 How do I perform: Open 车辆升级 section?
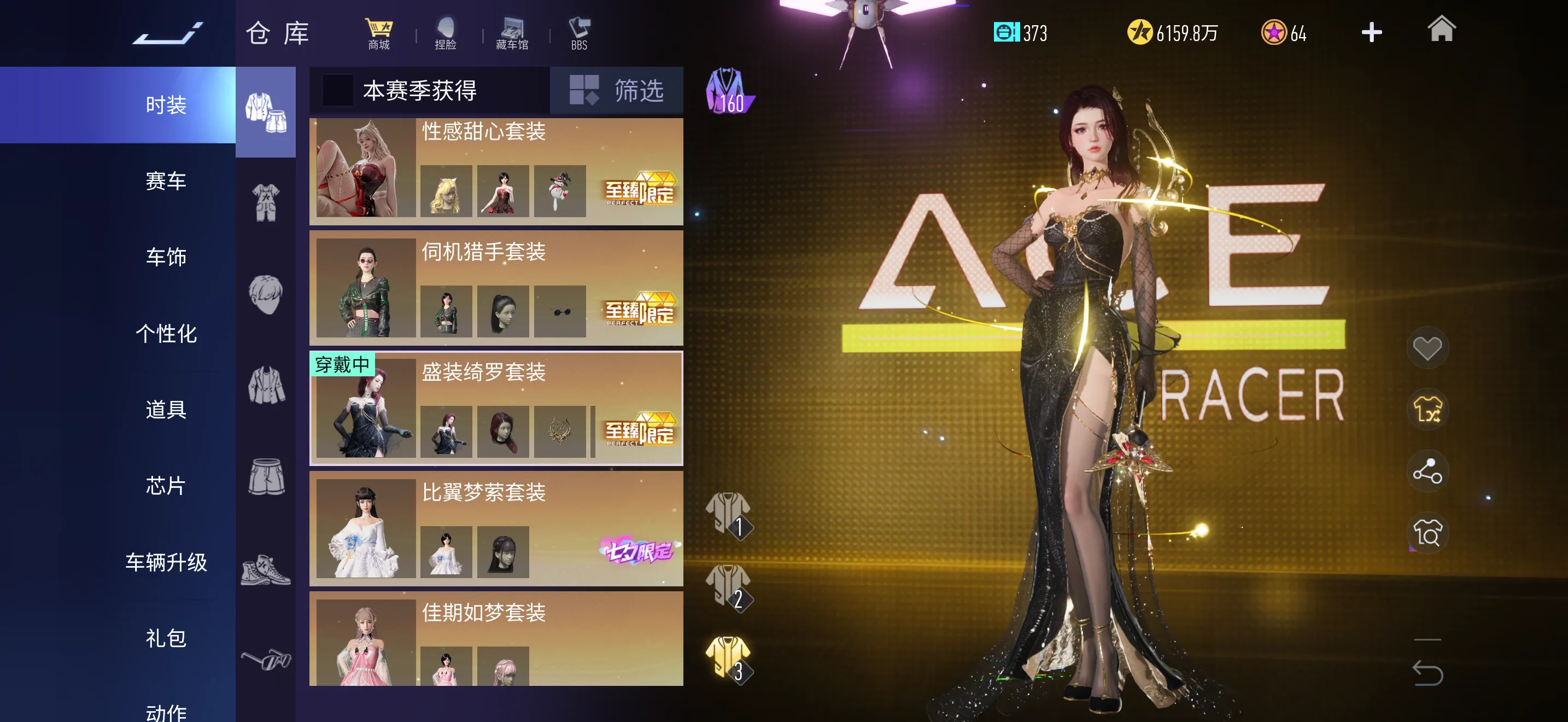166,561
